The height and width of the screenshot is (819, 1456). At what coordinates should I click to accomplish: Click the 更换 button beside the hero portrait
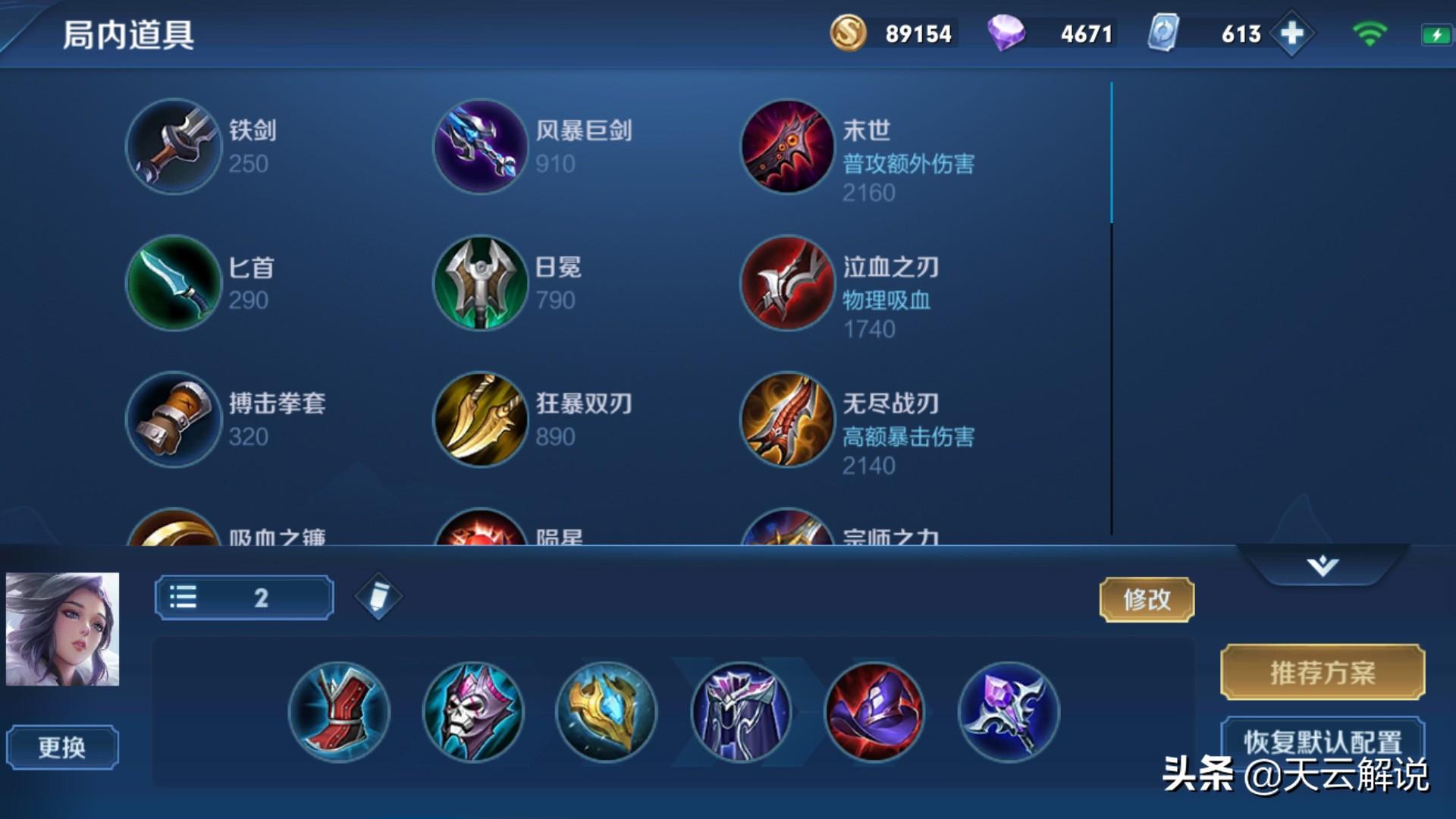(64, 747)
